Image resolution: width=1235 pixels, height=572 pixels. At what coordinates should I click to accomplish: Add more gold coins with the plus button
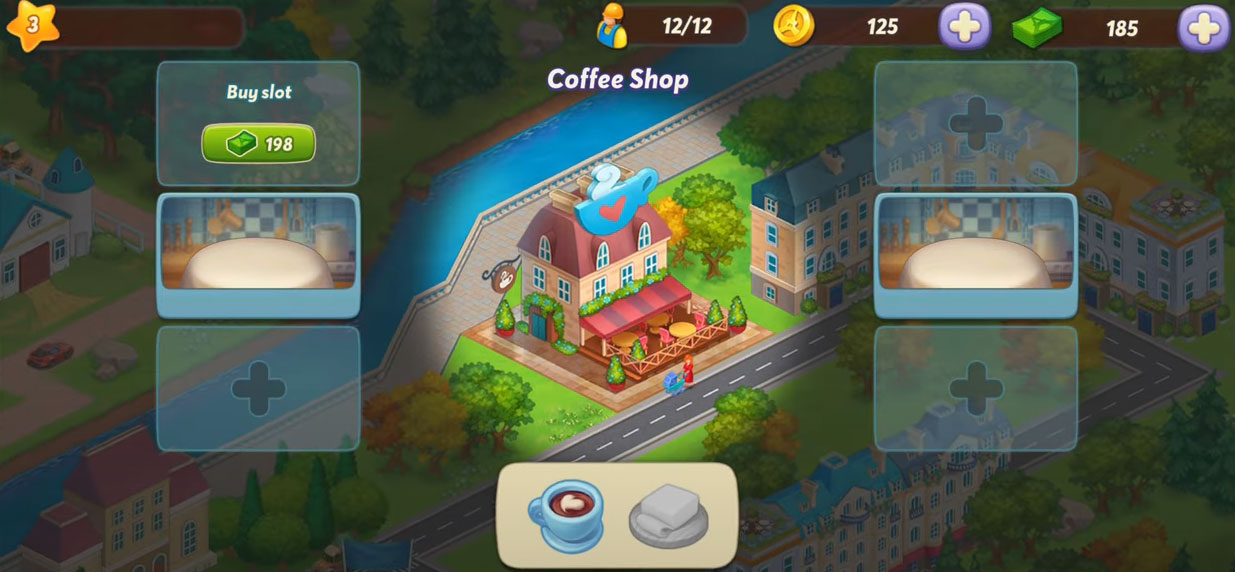964,27
